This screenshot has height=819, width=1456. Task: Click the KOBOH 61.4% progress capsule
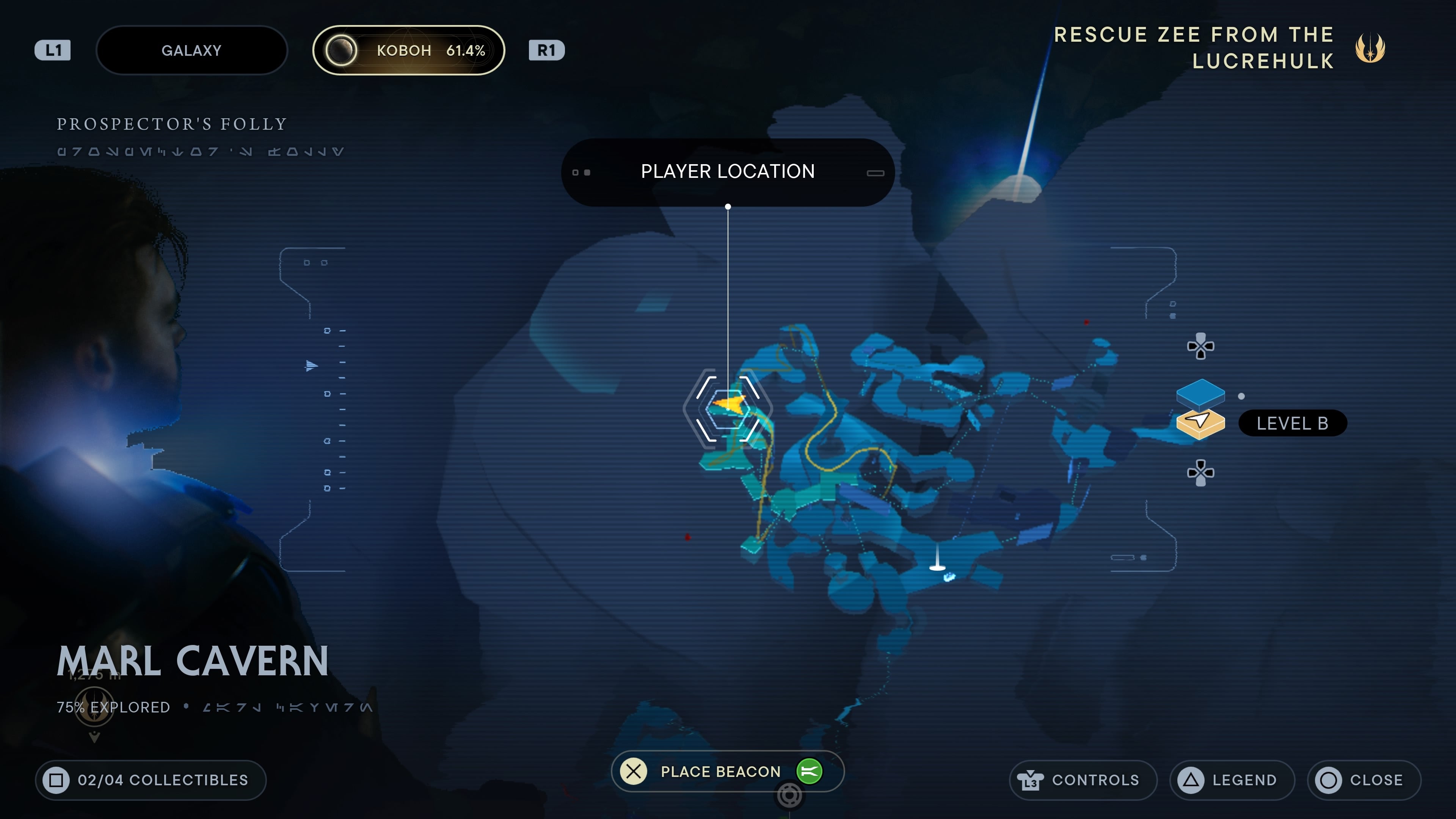(x=409, y=50)
